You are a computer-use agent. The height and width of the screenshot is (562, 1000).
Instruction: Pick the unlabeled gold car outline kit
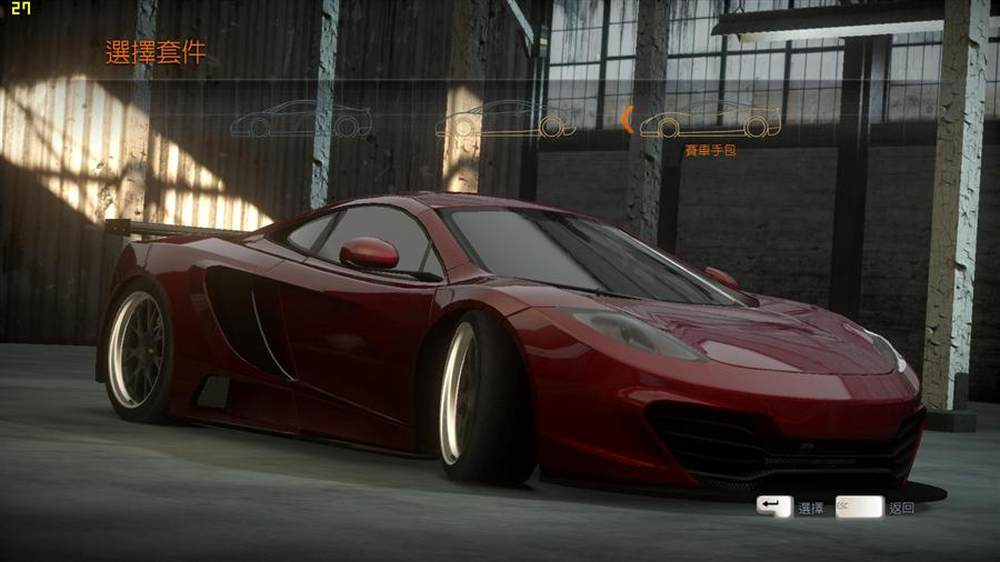(x=505, y=120)
